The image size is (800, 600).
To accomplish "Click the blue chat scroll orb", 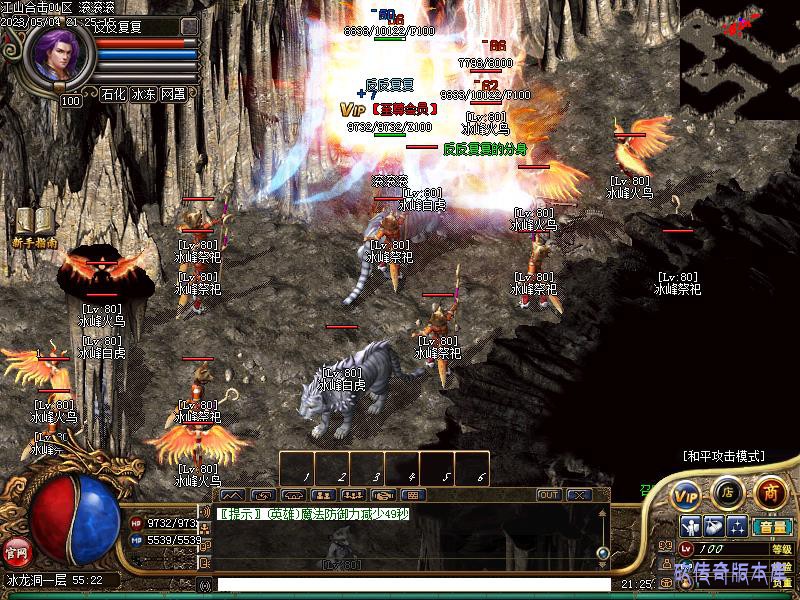I will (603, 552).
